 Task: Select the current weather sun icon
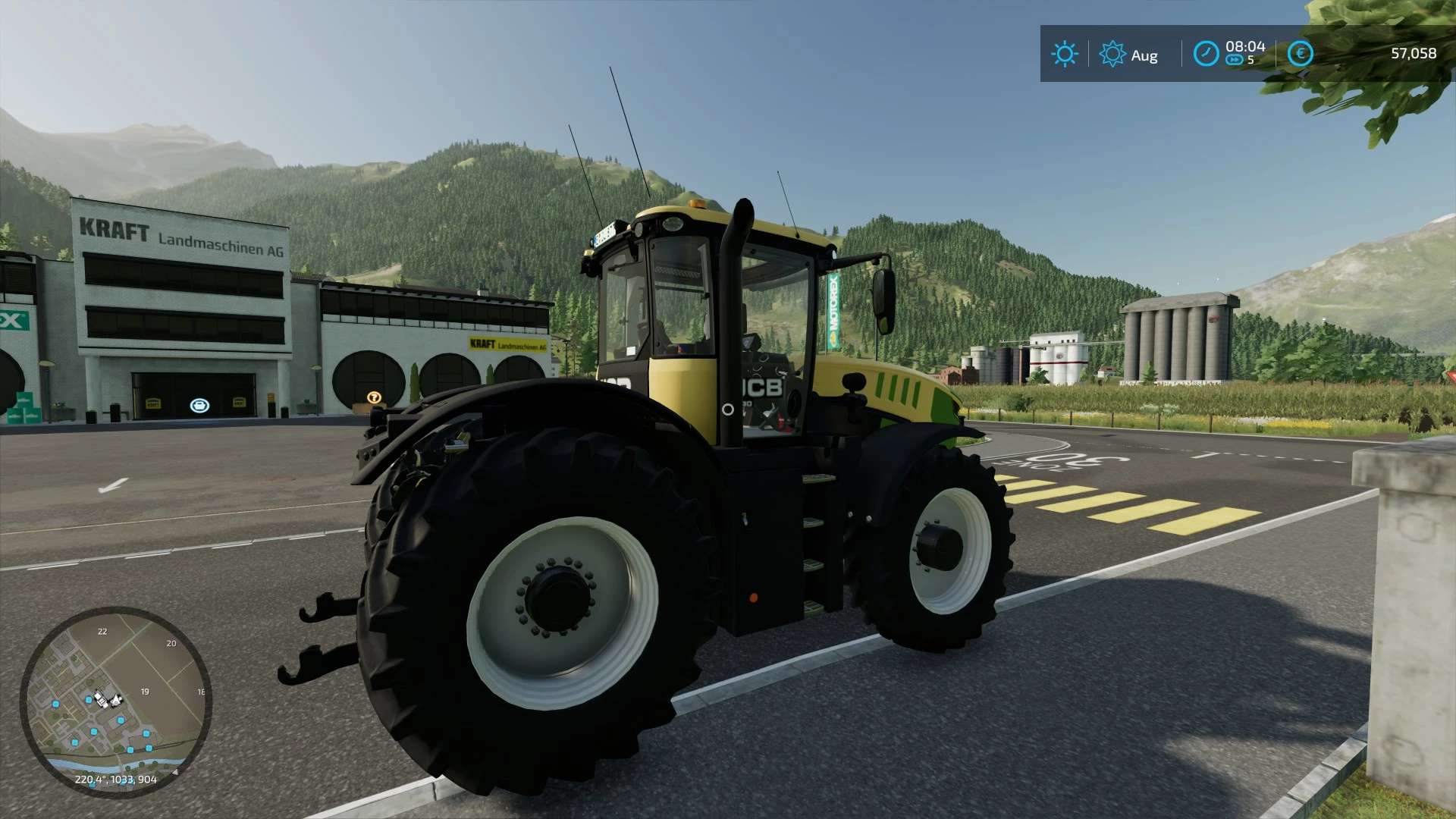[1065, 52]
